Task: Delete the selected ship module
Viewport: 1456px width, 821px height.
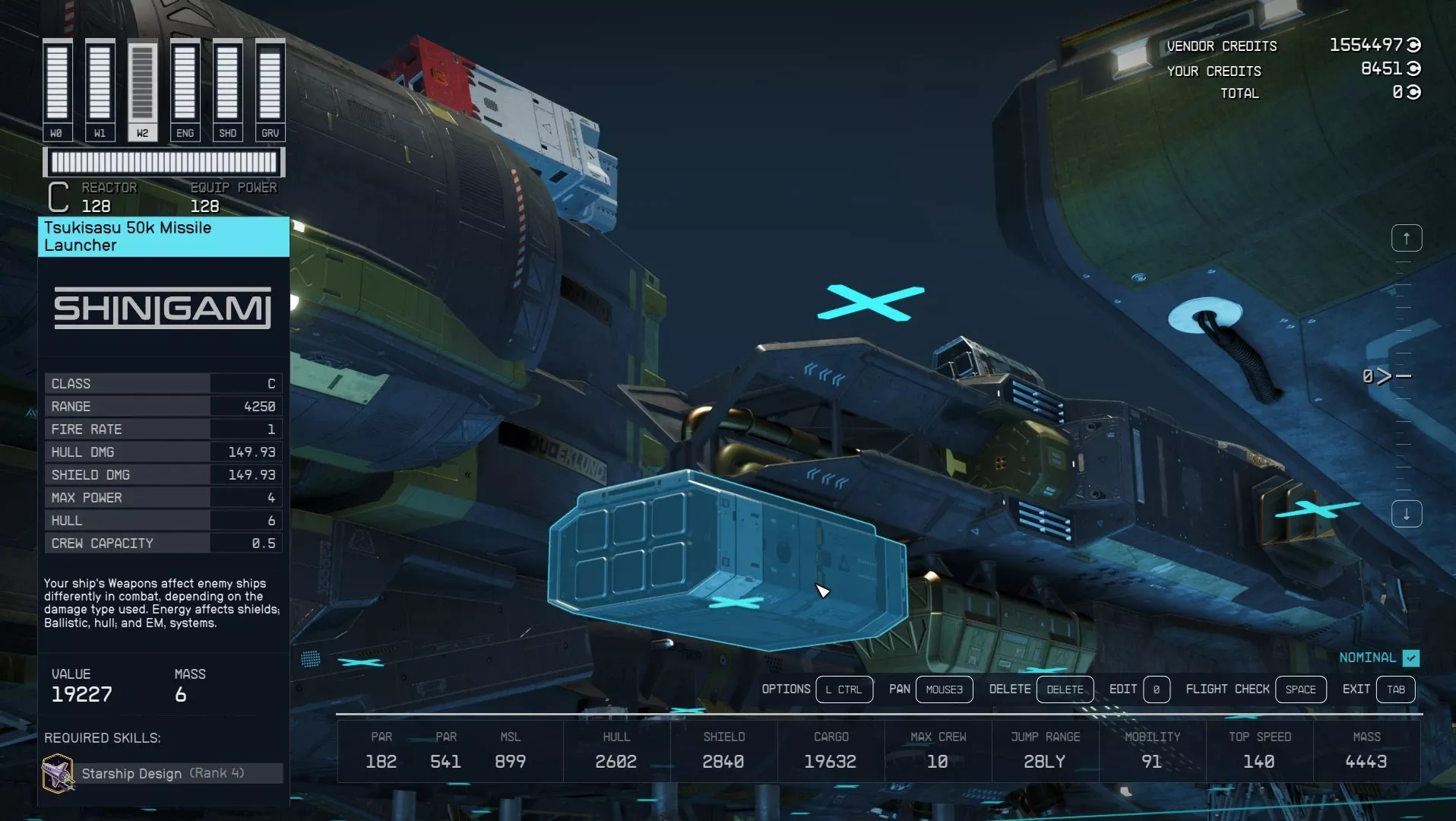Action: pyautogui.click(x=1064, y=689)
